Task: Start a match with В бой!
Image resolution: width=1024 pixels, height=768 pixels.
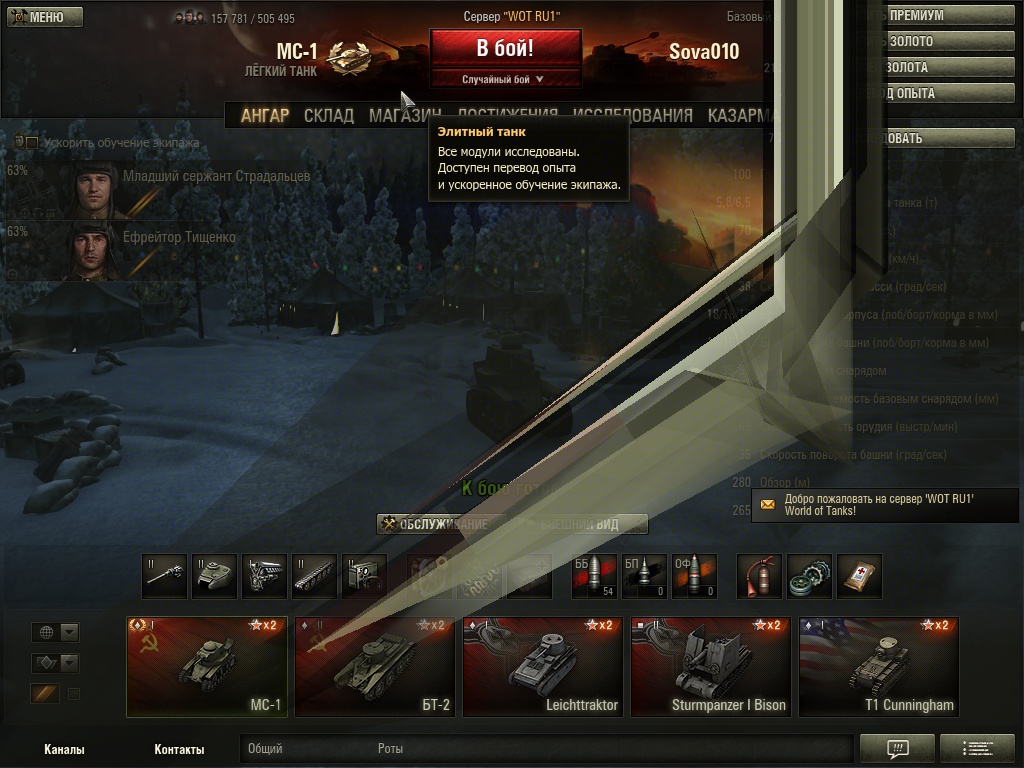Action: click(x=505, y=48)
